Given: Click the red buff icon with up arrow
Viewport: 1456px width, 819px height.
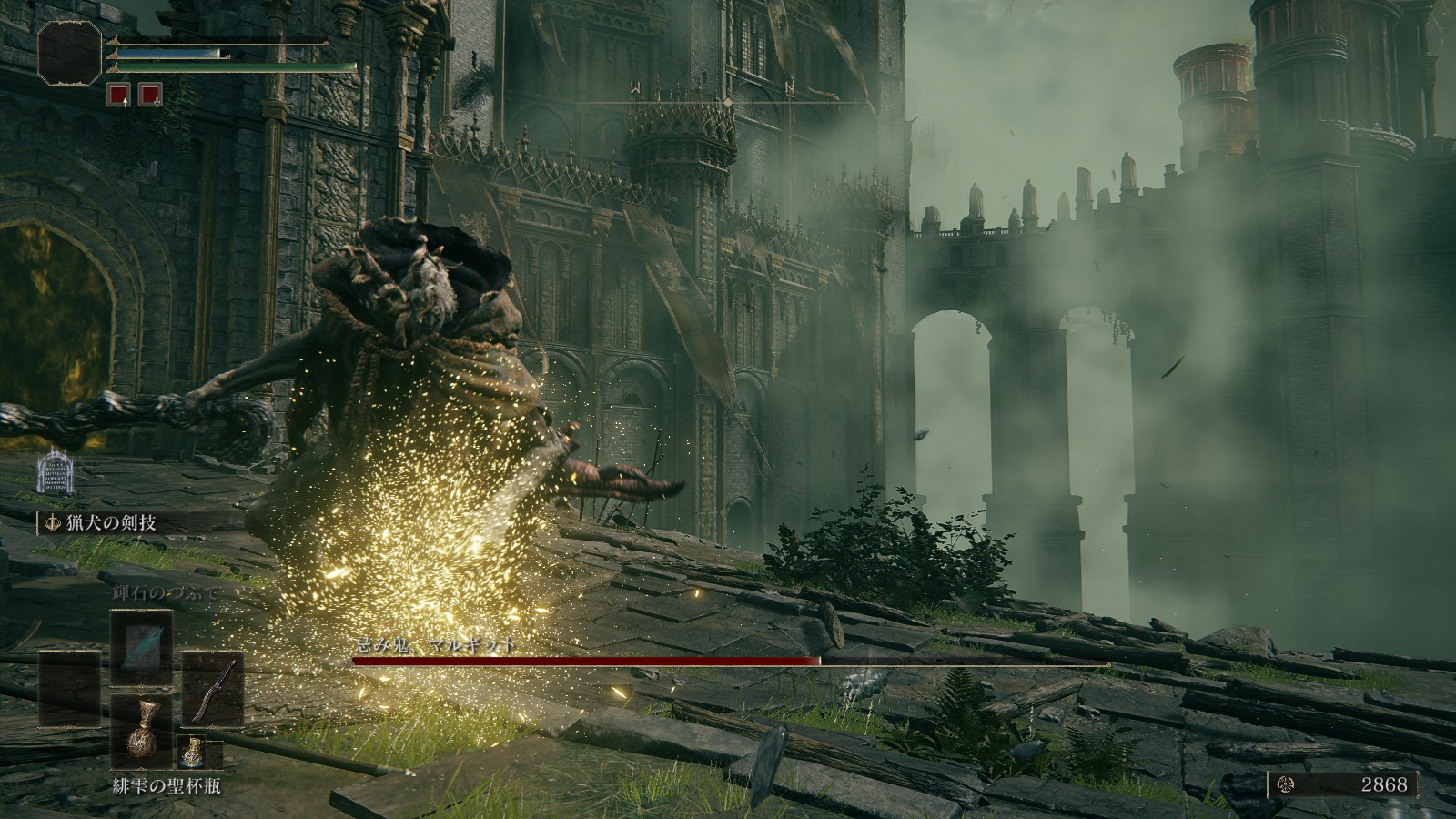Looking at the screenshot, I should (119, 93).
